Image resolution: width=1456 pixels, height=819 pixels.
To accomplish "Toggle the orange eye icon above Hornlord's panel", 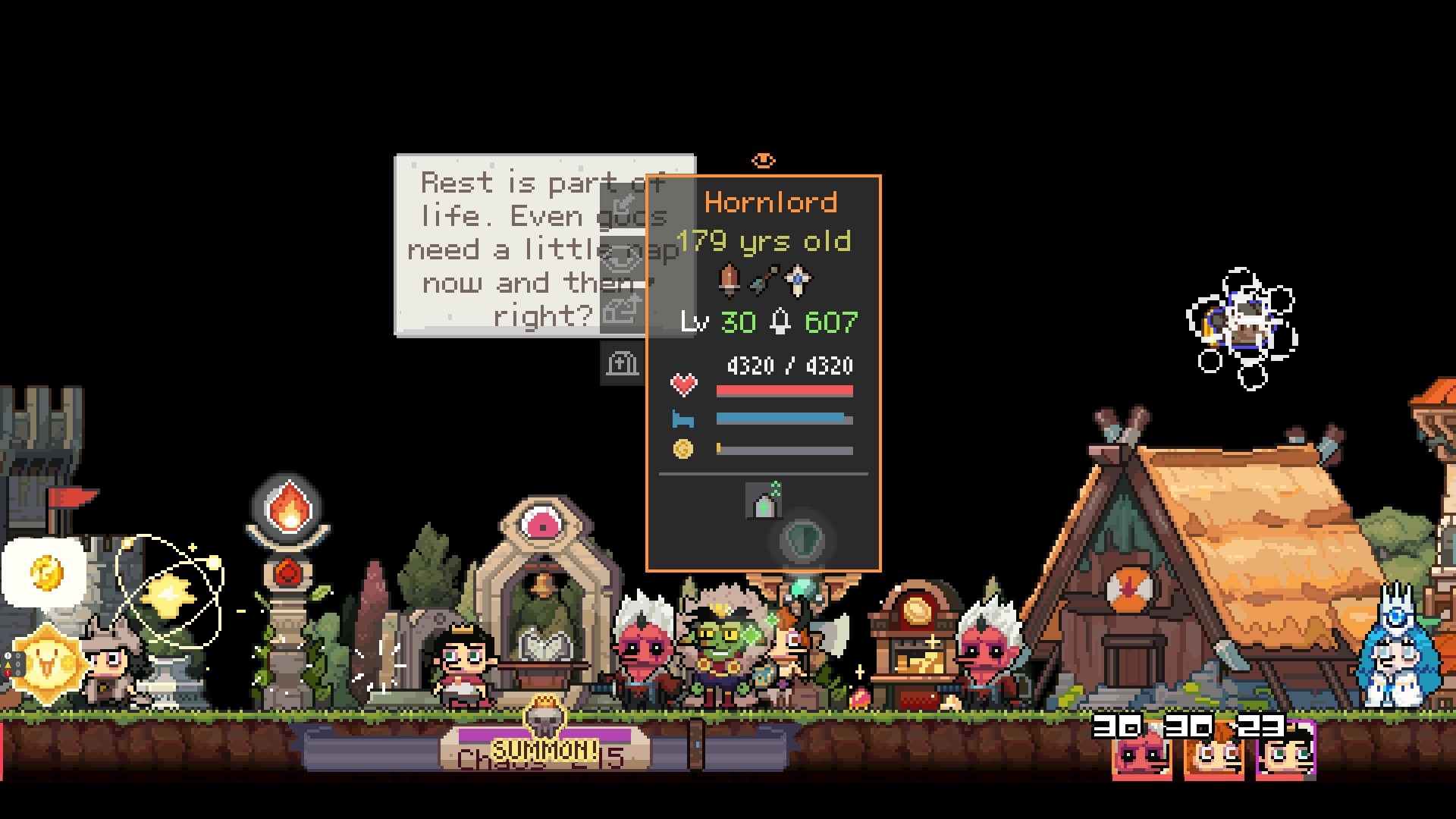I will coord(763,160).
